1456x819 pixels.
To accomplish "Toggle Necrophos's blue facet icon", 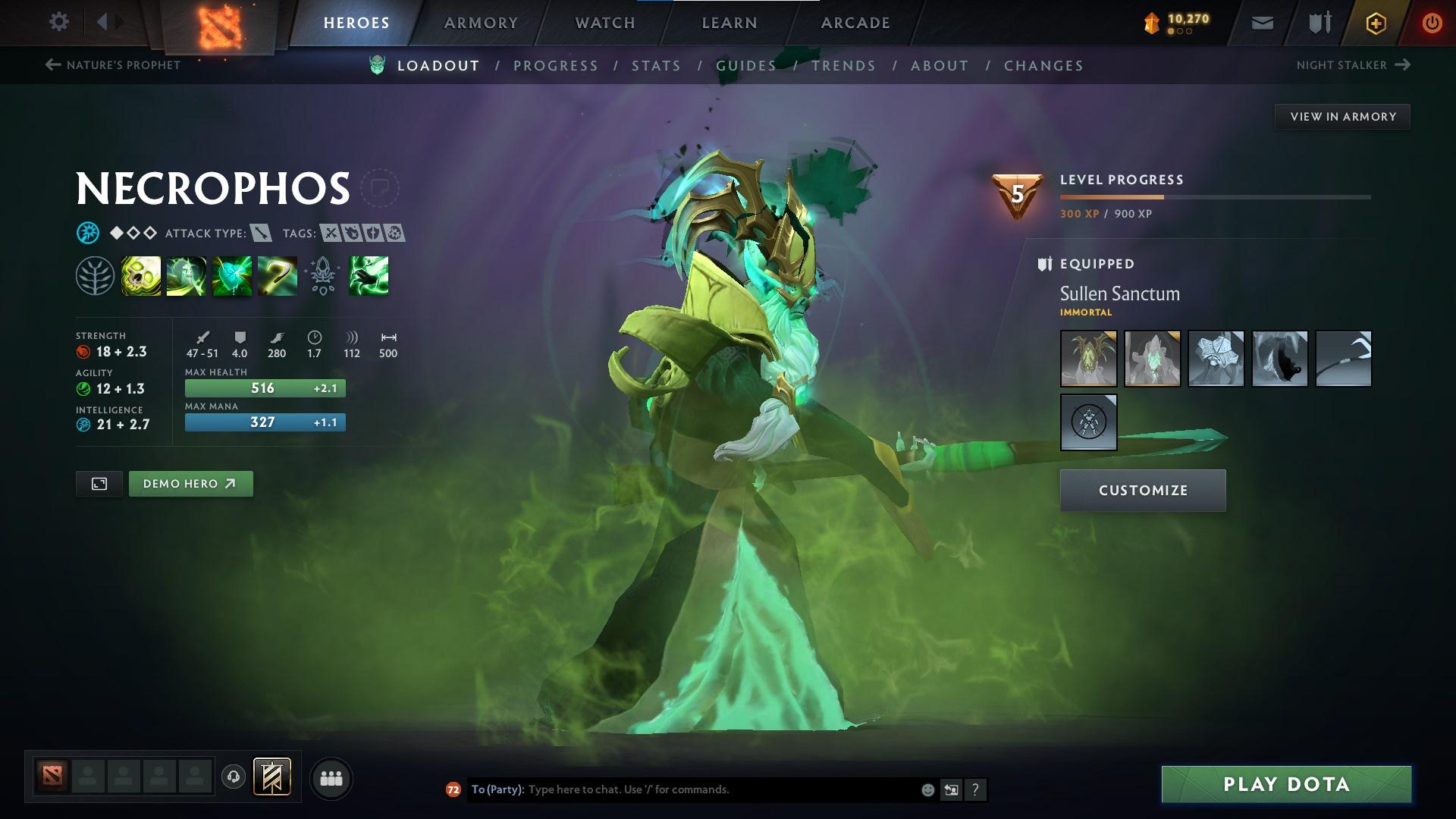I will (88, 233).
